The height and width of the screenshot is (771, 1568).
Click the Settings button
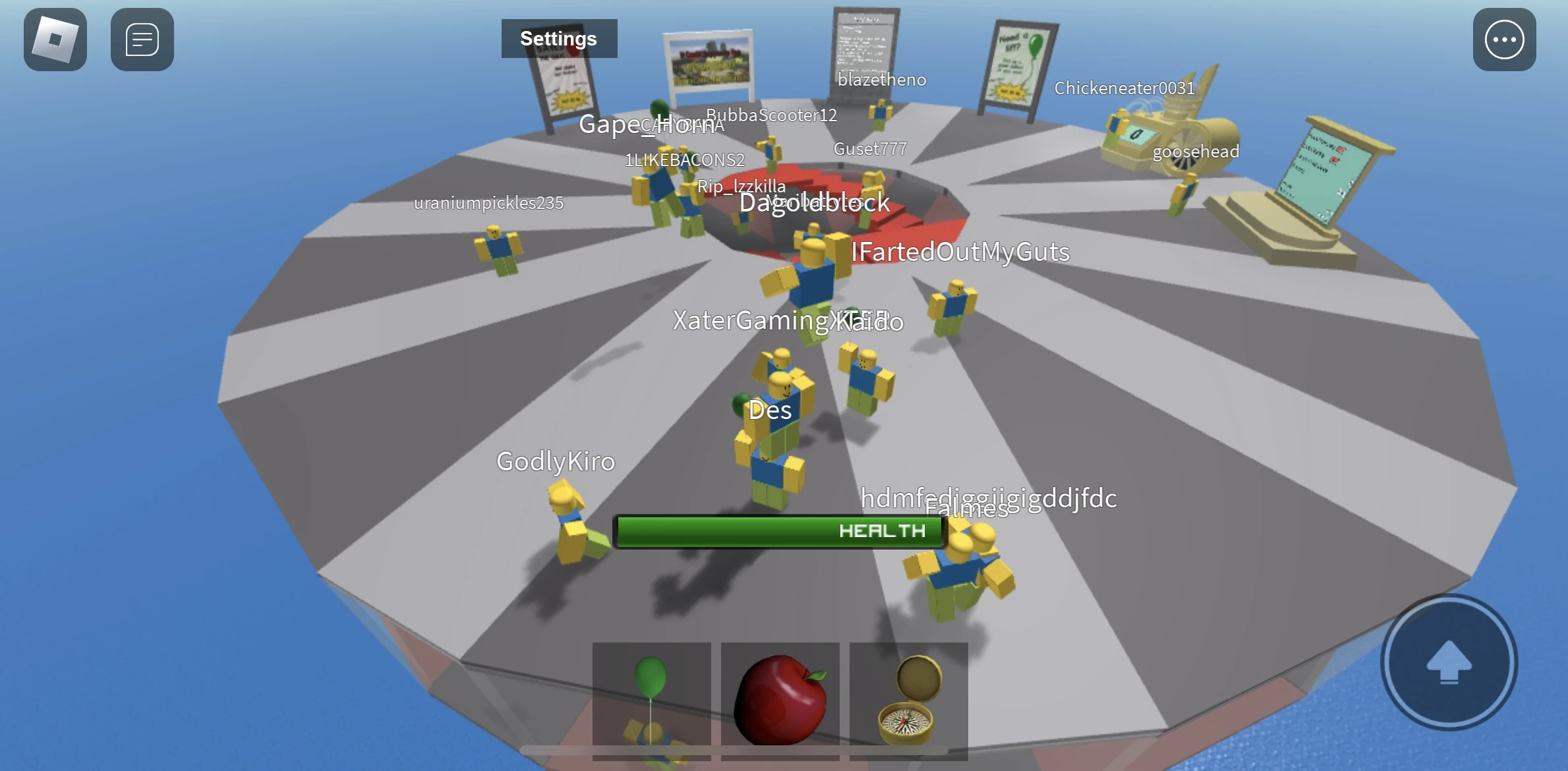(558, 38)
